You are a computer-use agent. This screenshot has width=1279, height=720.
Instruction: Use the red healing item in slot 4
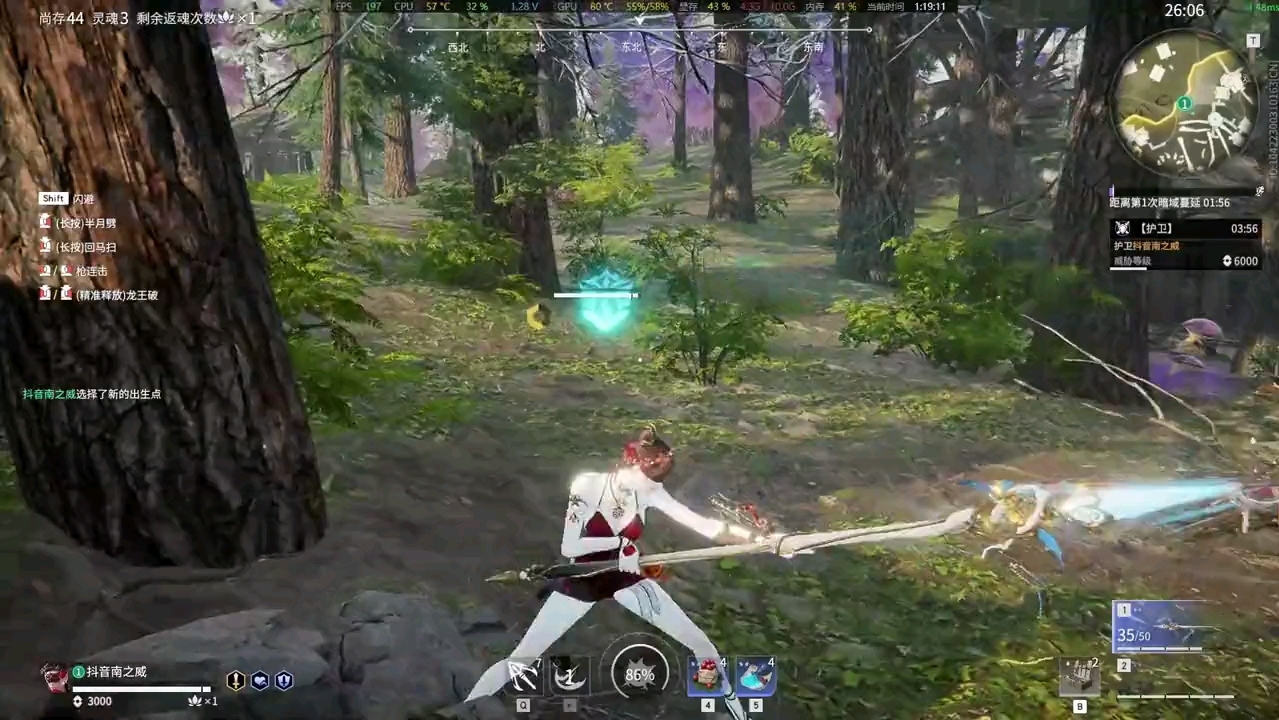pos(707,676)
